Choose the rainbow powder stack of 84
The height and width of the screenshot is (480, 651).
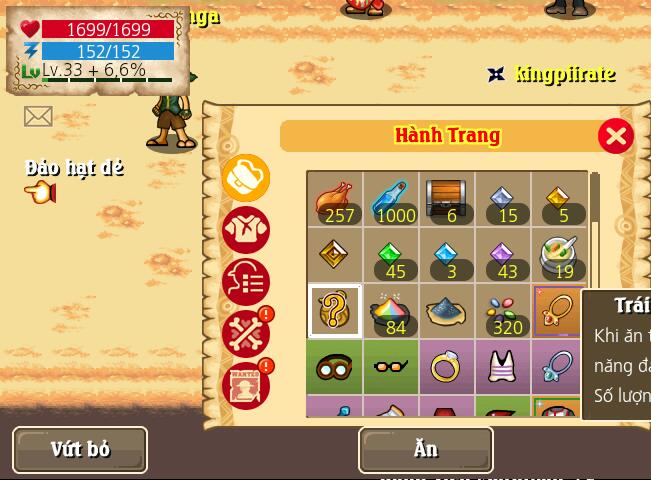391,312
